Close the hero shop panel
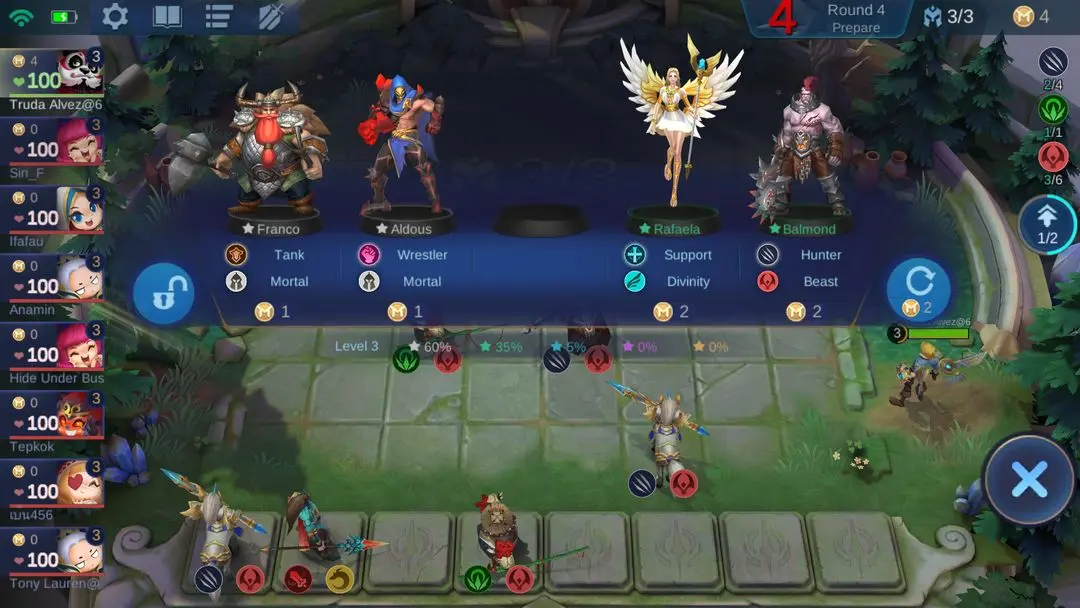 [1029, 480]
